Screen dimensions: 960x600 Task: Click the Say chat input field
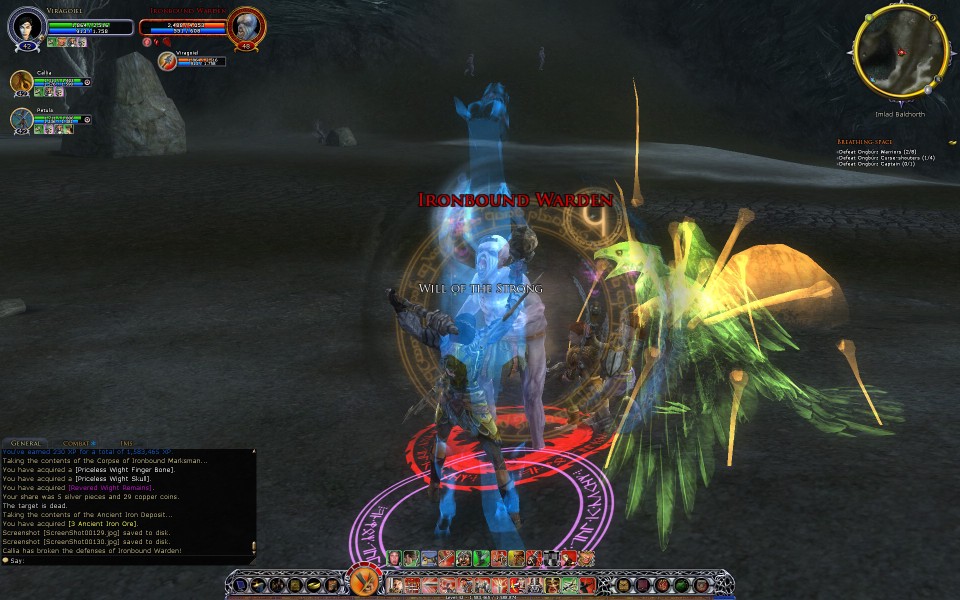[130, 560]
